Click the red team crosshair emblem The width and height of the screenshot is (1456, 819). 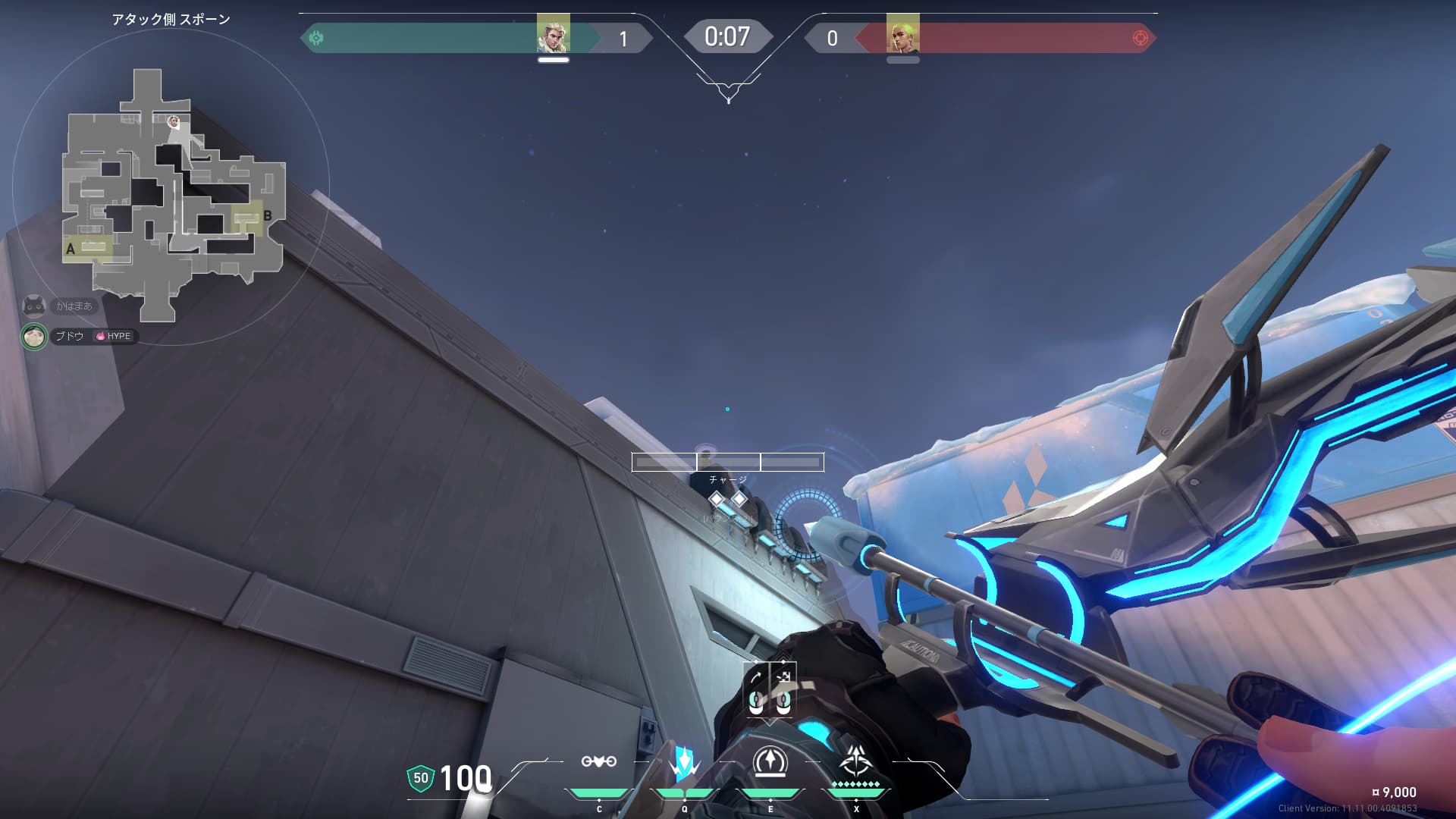(1140, 38)
